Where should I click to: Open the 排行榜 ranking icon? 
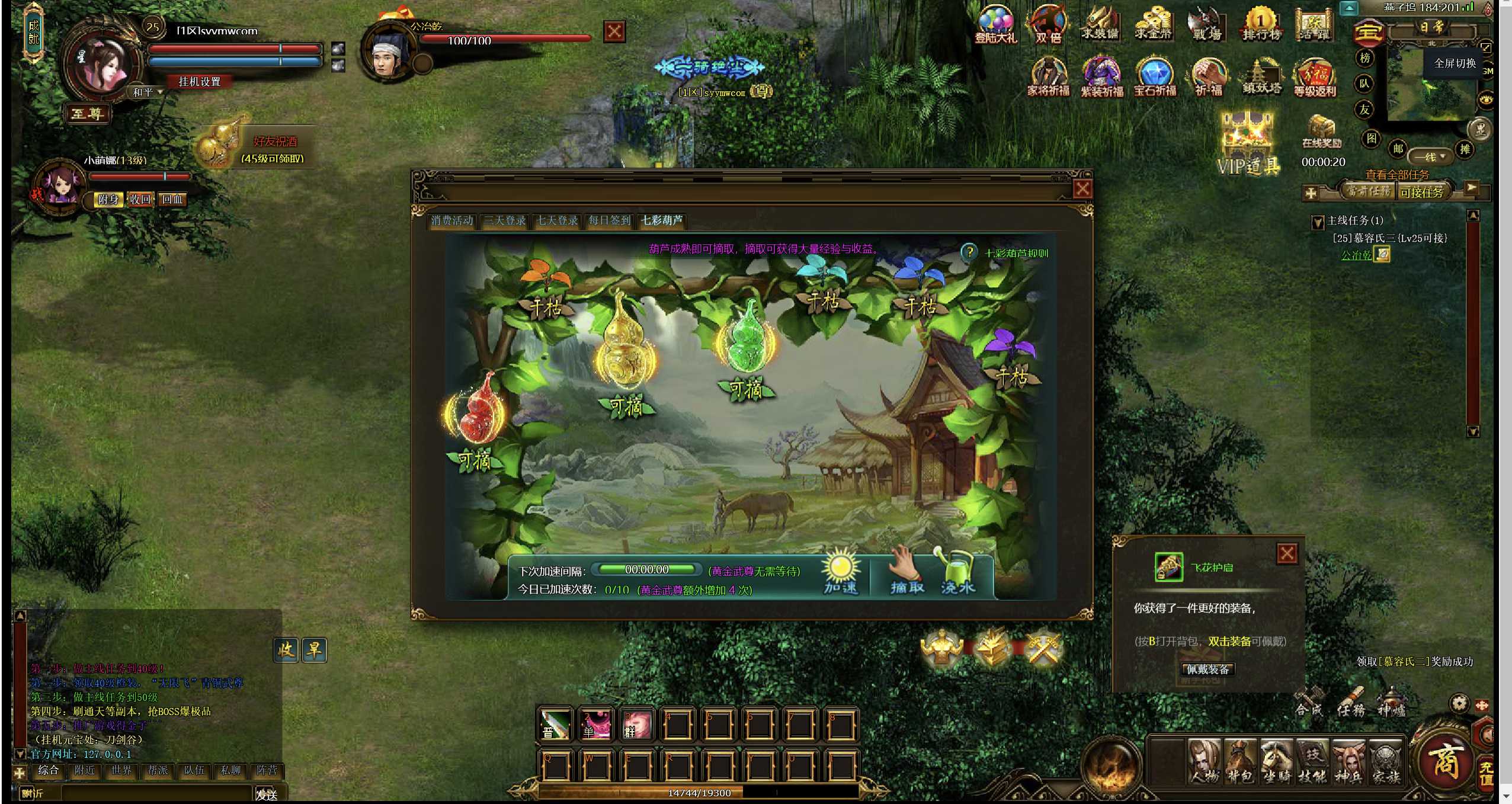[1261, 25]
